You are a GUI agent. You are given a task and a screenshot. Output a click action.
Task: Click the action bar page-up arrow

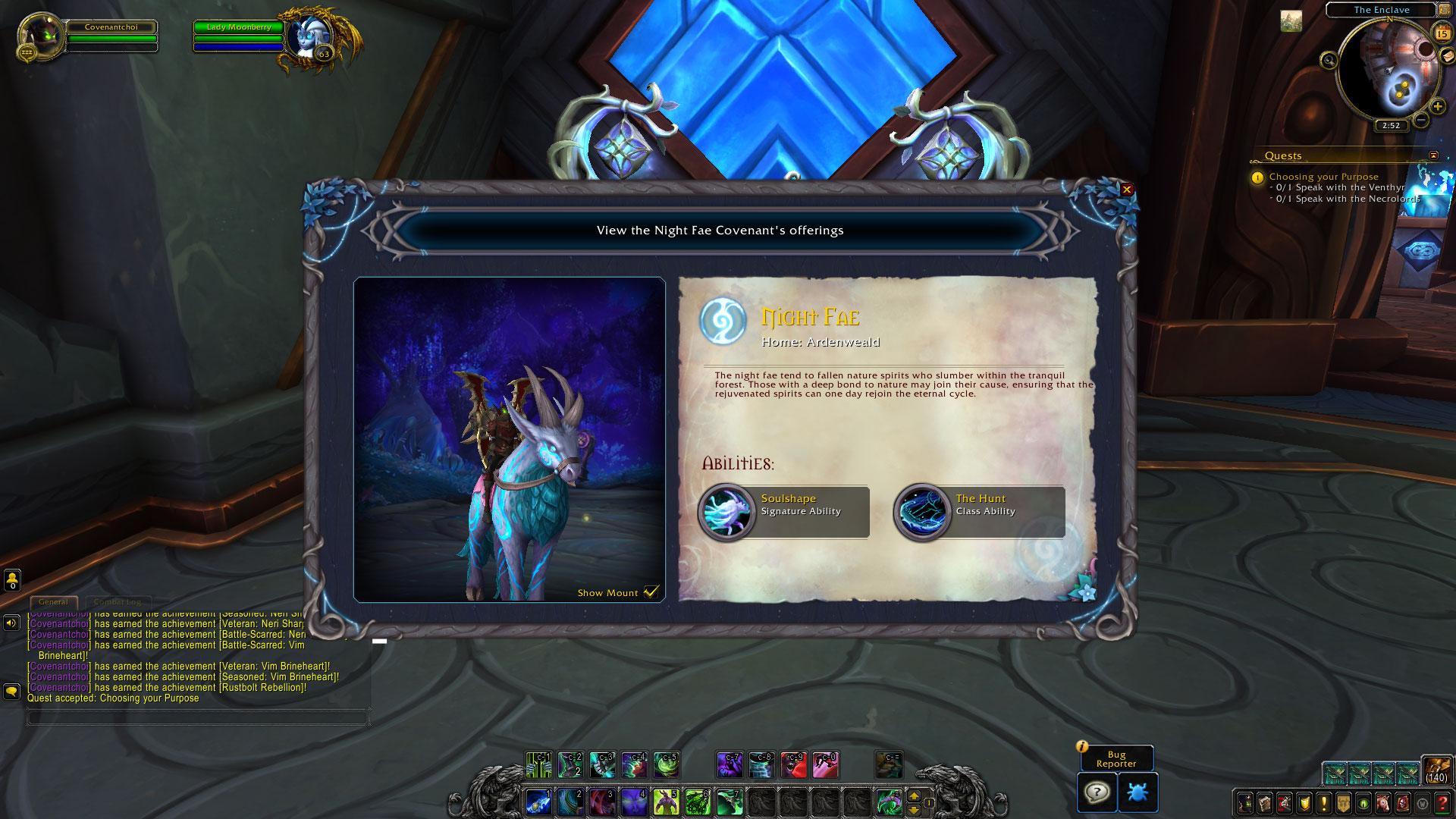point(914,796)
